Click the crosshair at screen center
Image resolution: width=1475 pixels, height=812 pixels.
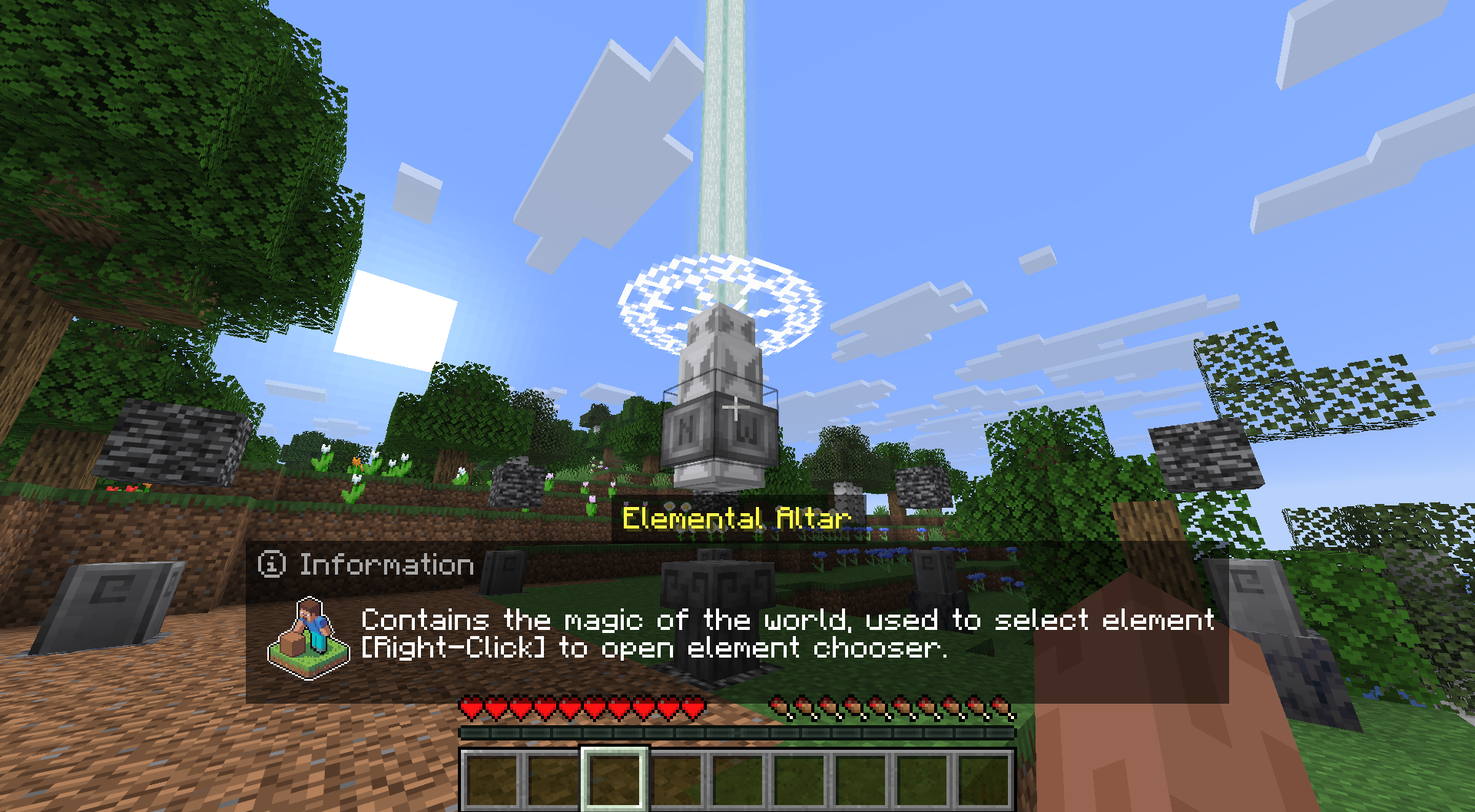click(x=734, y=409)
